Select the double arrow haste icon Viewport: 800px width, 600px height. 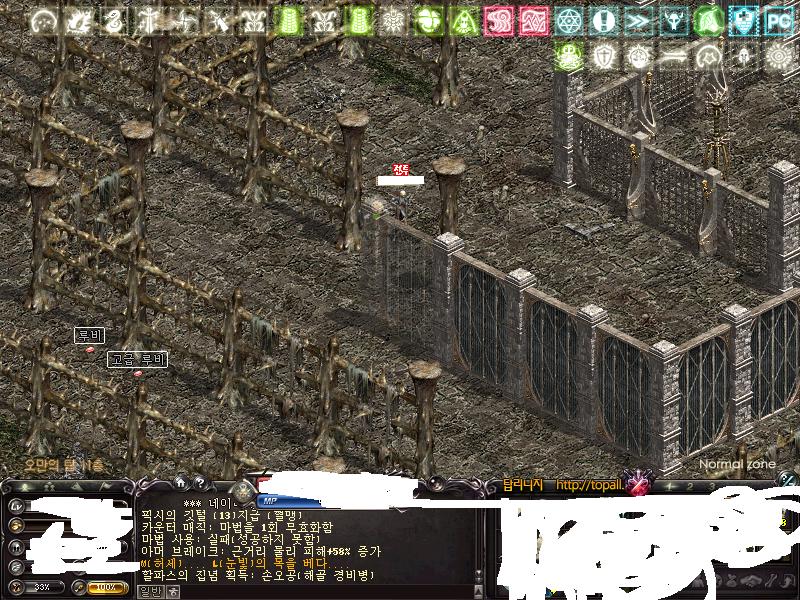[637, 19]
